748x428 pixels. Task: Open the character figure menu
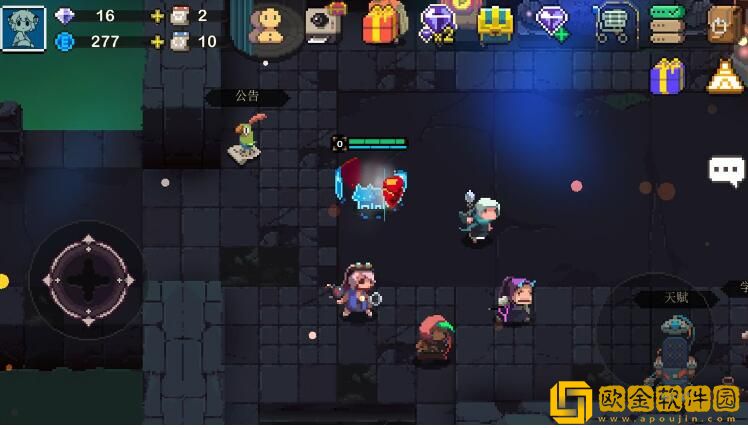(269, 25)
